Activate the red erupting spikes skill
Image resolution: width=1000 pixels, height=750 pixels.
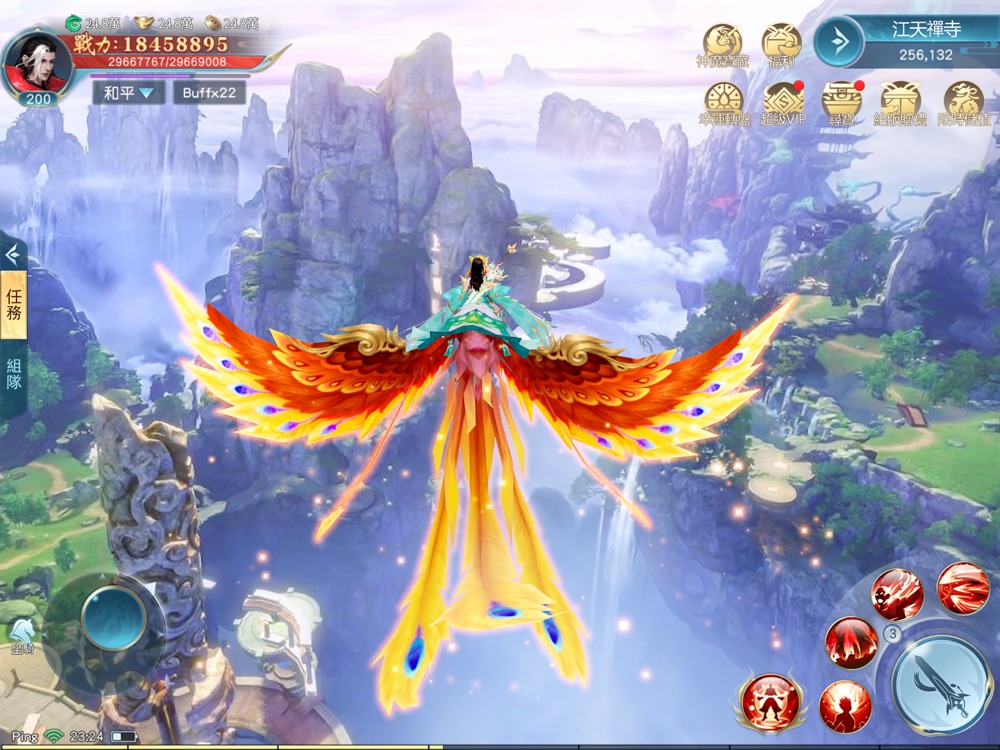click(851, 642)
